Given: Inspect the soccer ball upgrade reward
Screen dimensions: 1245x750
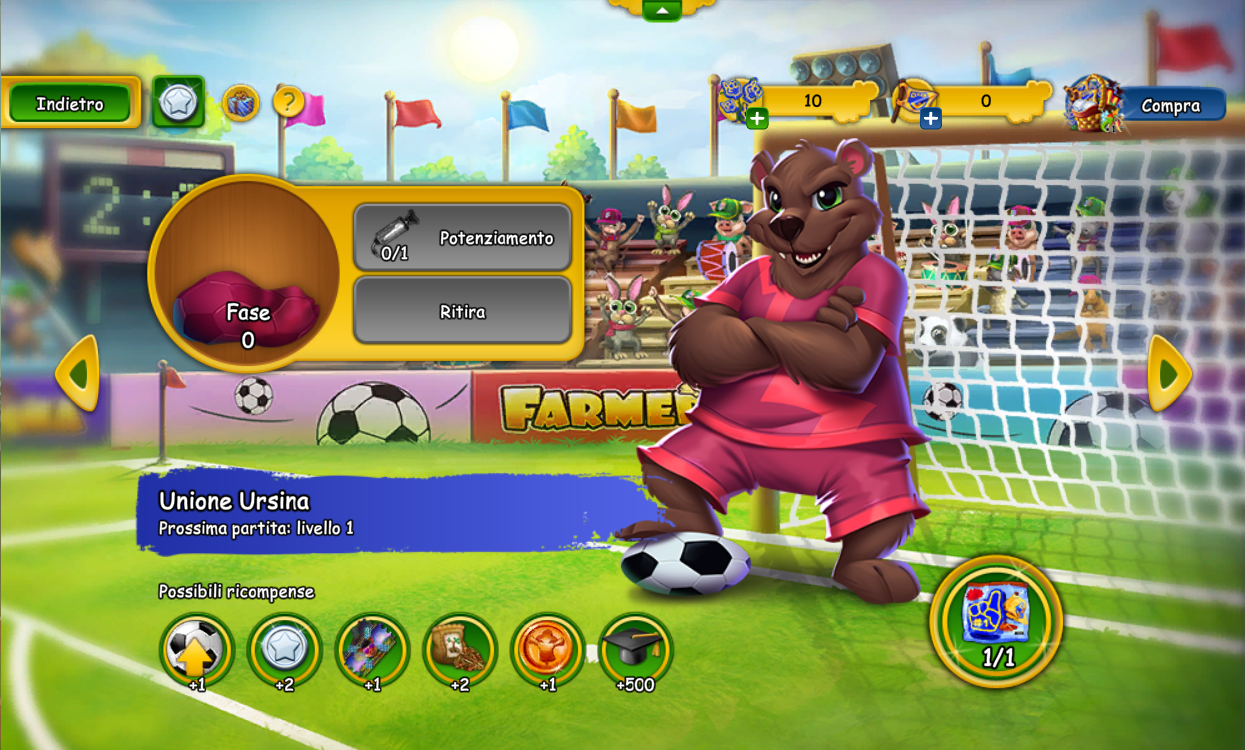Looking at the screenshot, I should (x=197, y=650).
